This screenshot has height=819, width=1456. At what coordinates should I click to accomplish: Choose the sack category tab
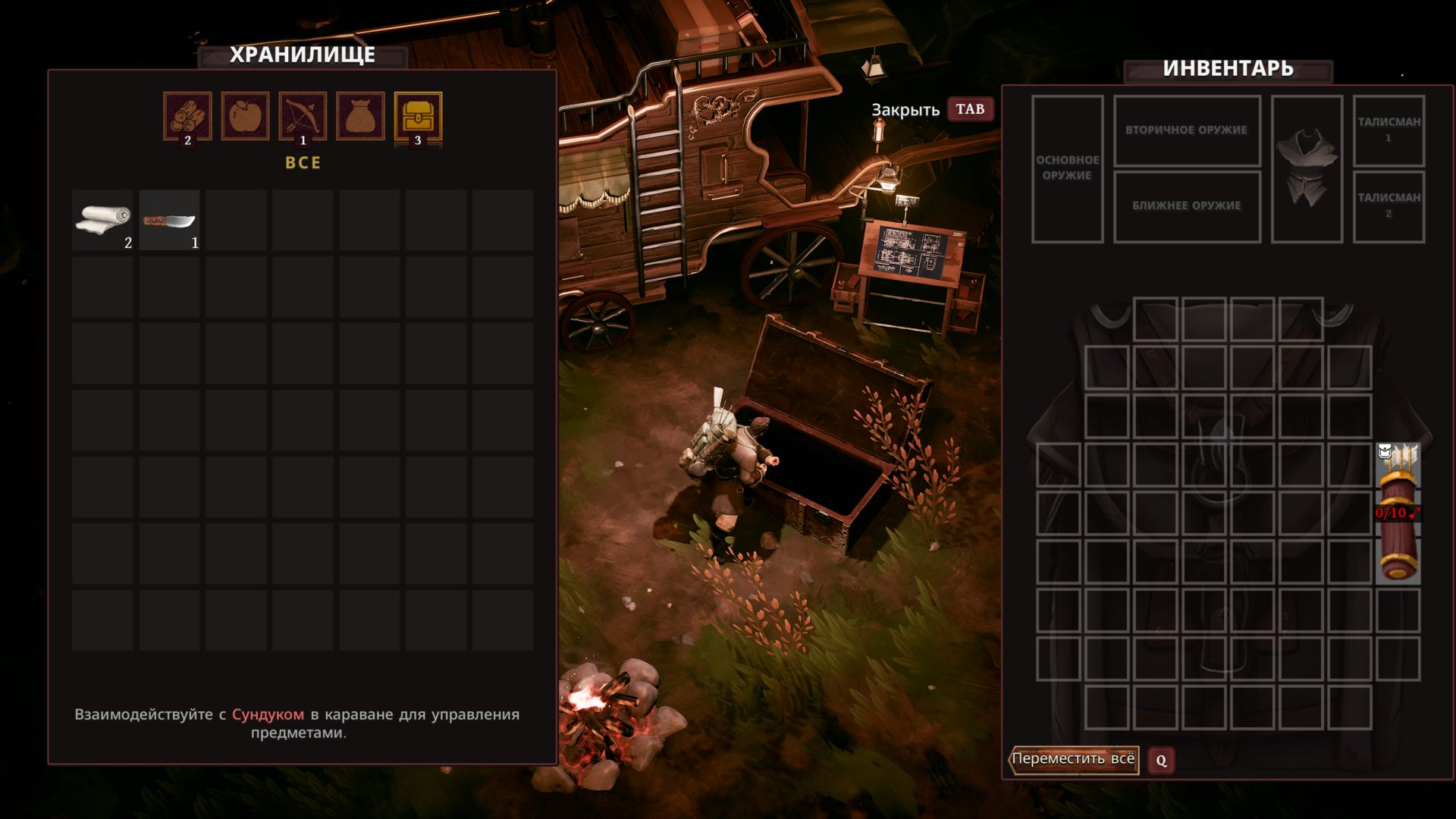pyautogui.click(x=360, y=116)
